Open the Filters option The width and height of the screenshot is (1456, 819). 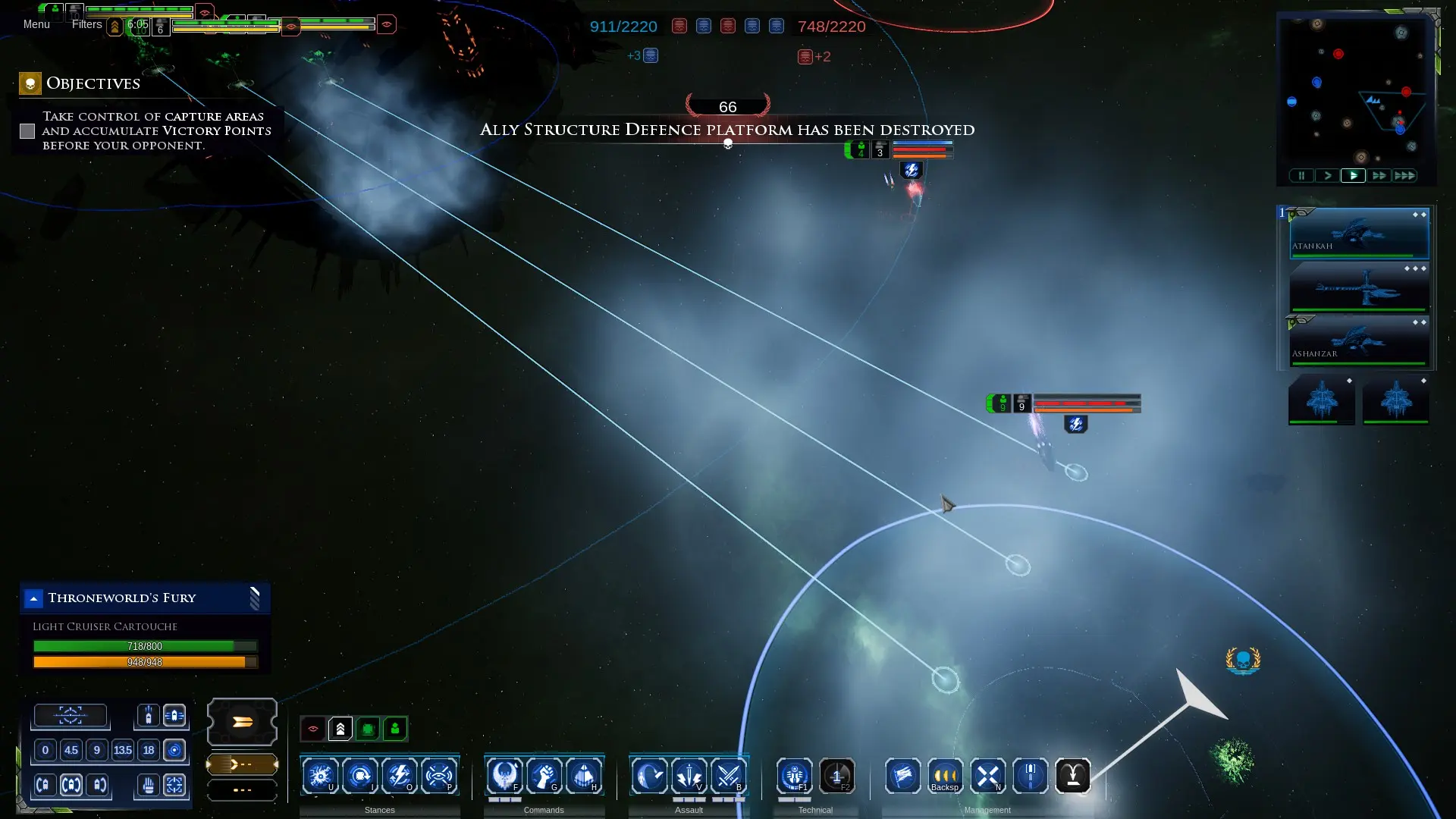(86, 24)
